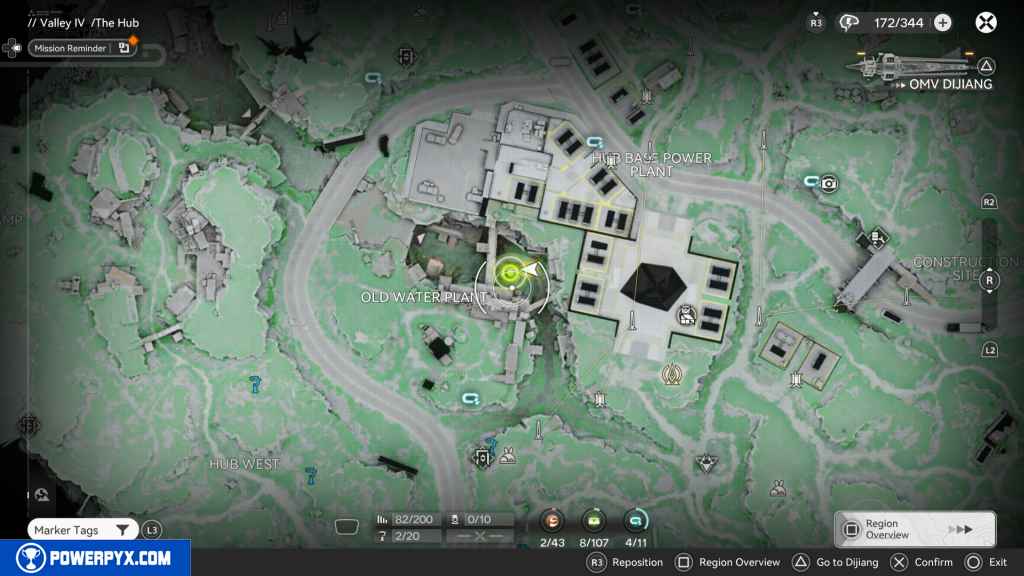Select the Old Water Plant label
The image size is (1024, 576).
click(424, 297)
